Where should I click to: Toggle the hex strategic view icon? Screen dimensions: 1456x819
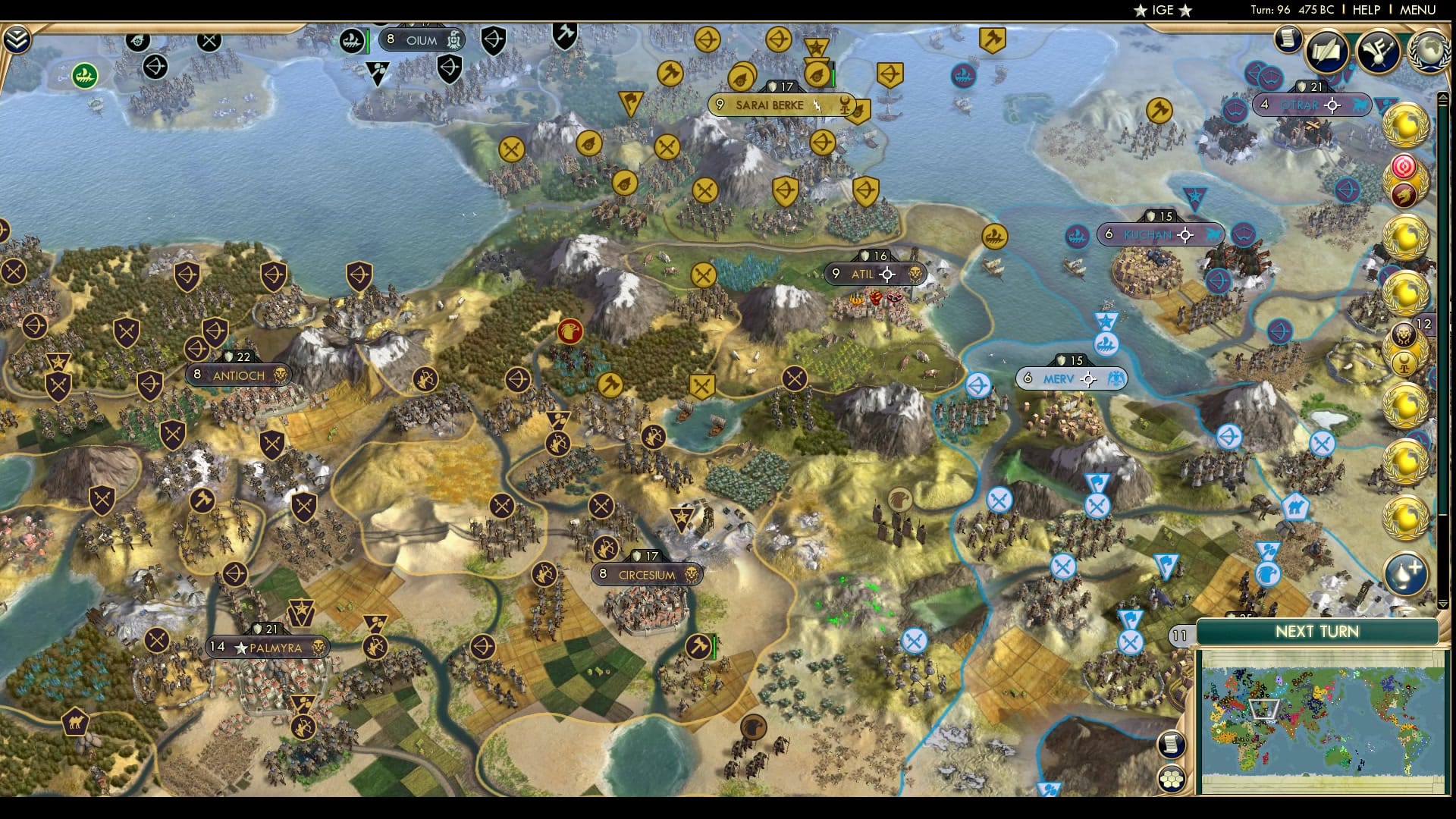1171,777
